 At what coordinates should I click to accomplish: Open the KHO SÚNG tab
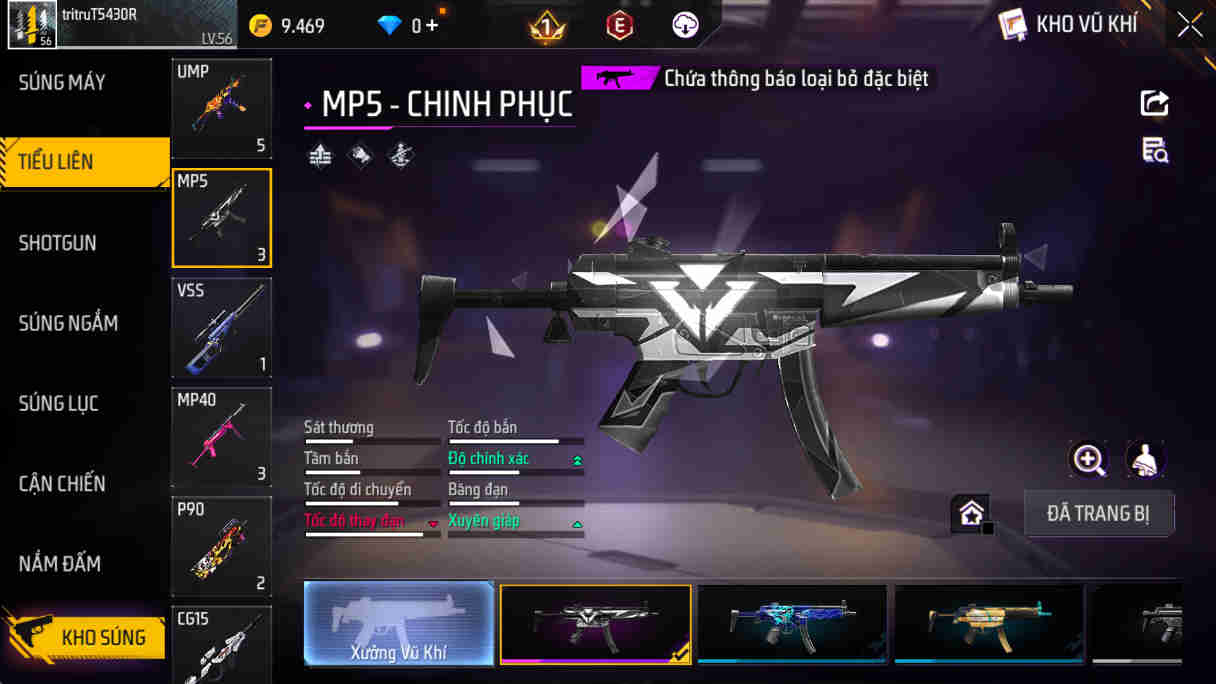pyautogui.click(x=84, y=637)
